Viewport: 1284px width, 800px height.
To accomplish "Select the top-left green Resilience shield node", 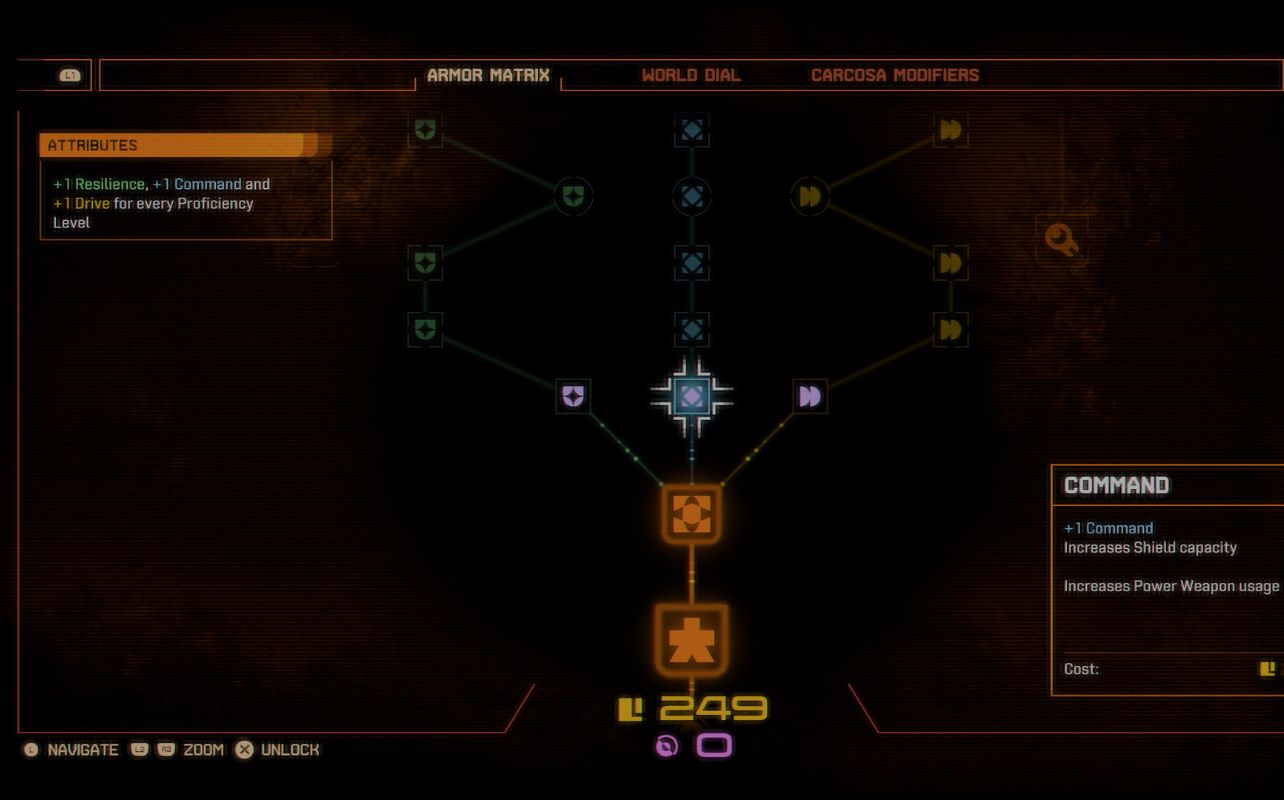I will tap(424, 129).
